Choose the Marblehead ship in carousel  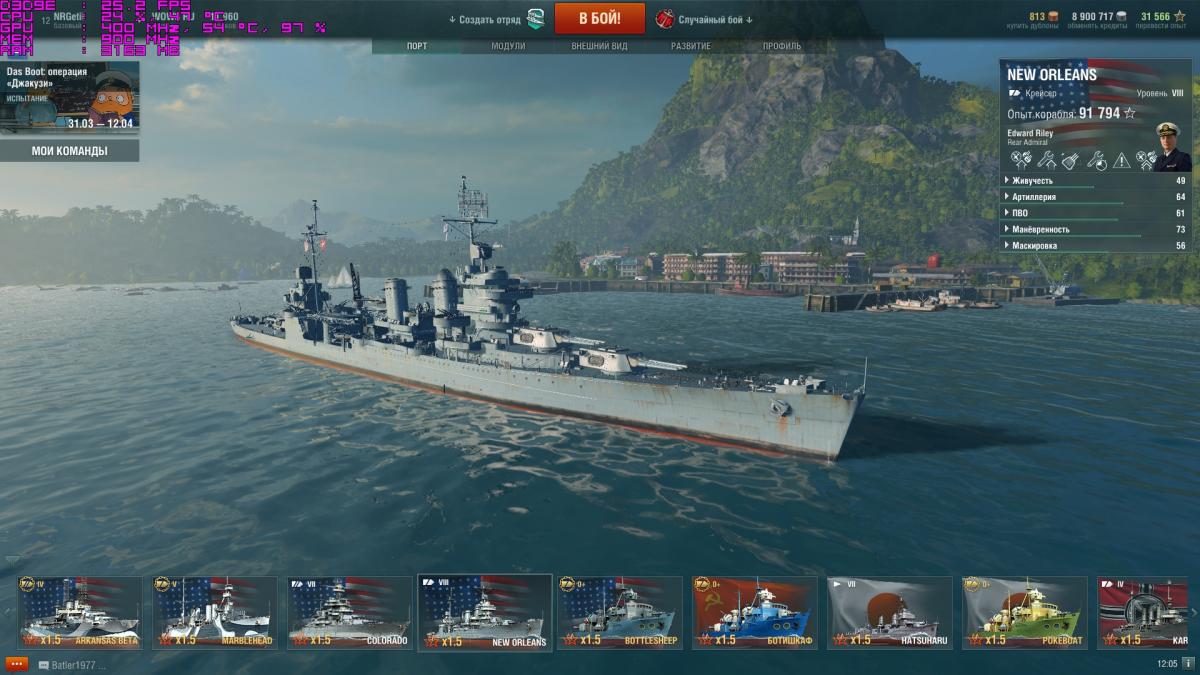[x=214, y=612]
